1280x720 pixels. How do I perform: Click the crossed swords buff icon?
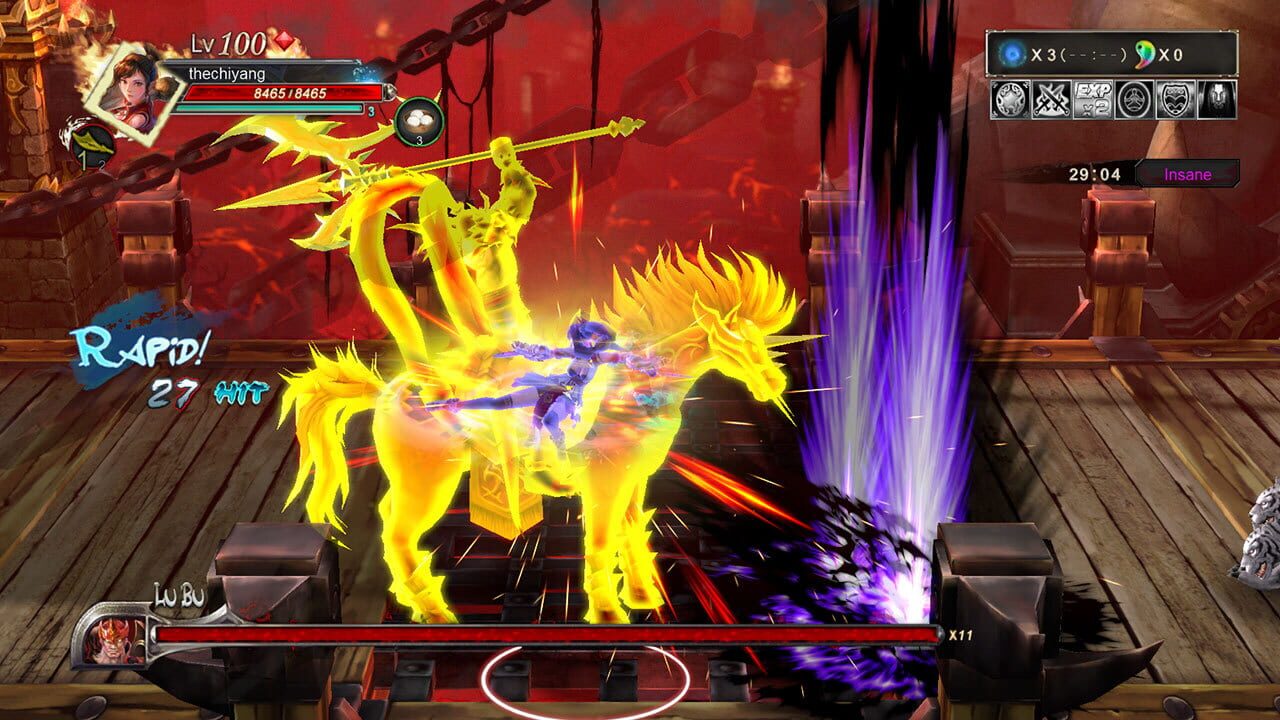[x=1050, y=101]
